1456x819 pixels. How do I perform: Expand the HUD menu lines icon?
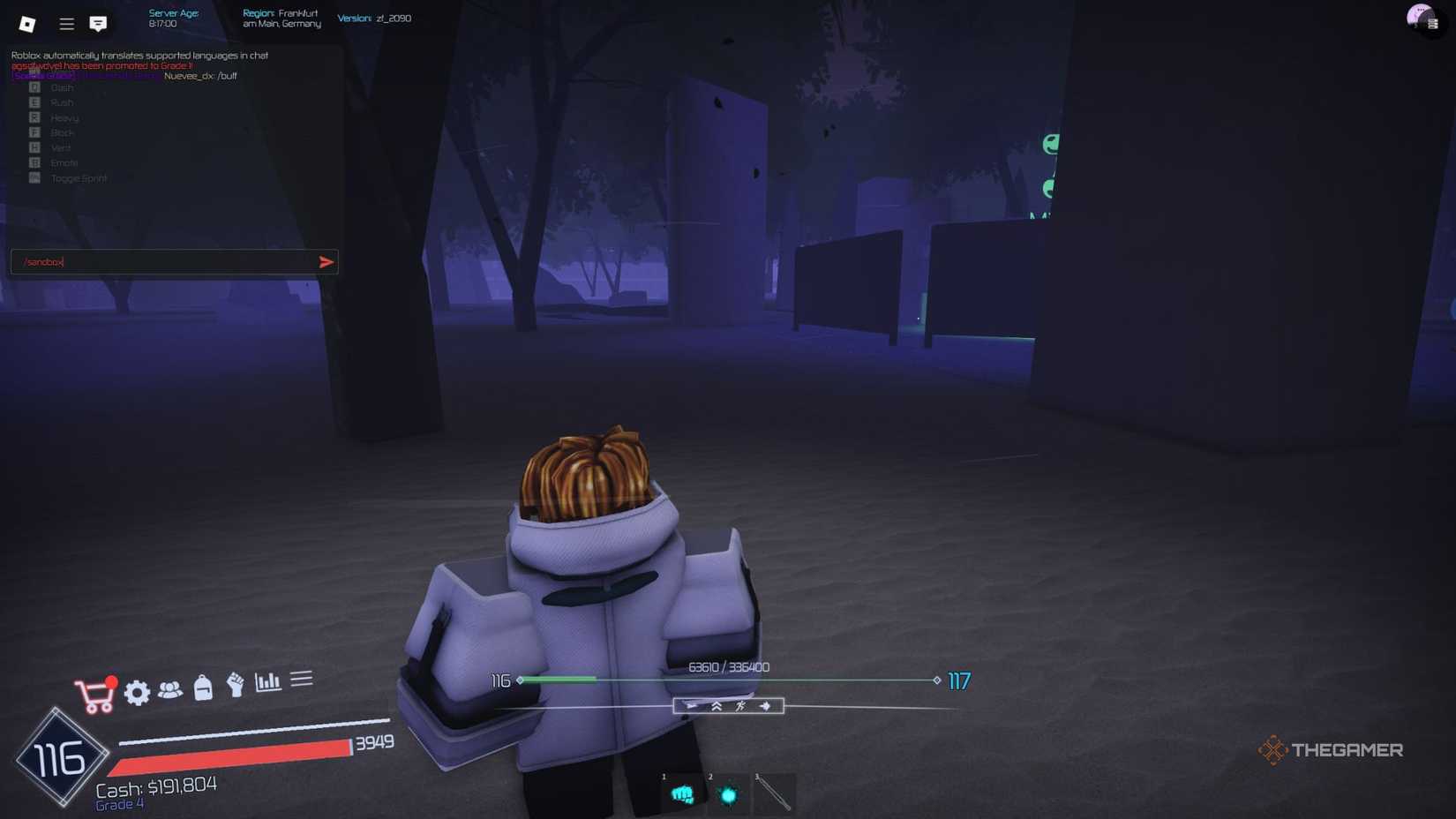click(302, 679)
